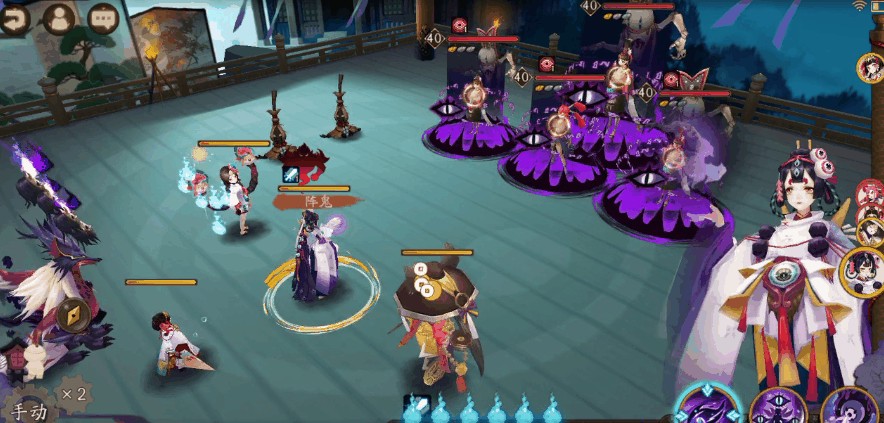Tap the round gold diamond emblem button

coord(73,315)
